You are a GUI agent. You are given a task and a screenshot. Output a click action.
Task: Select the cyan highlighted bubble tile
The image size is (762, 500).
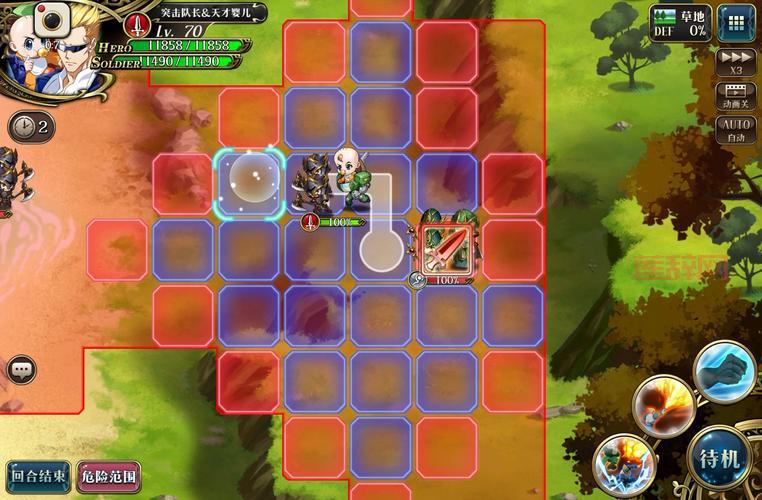click(x=250, y=182)
